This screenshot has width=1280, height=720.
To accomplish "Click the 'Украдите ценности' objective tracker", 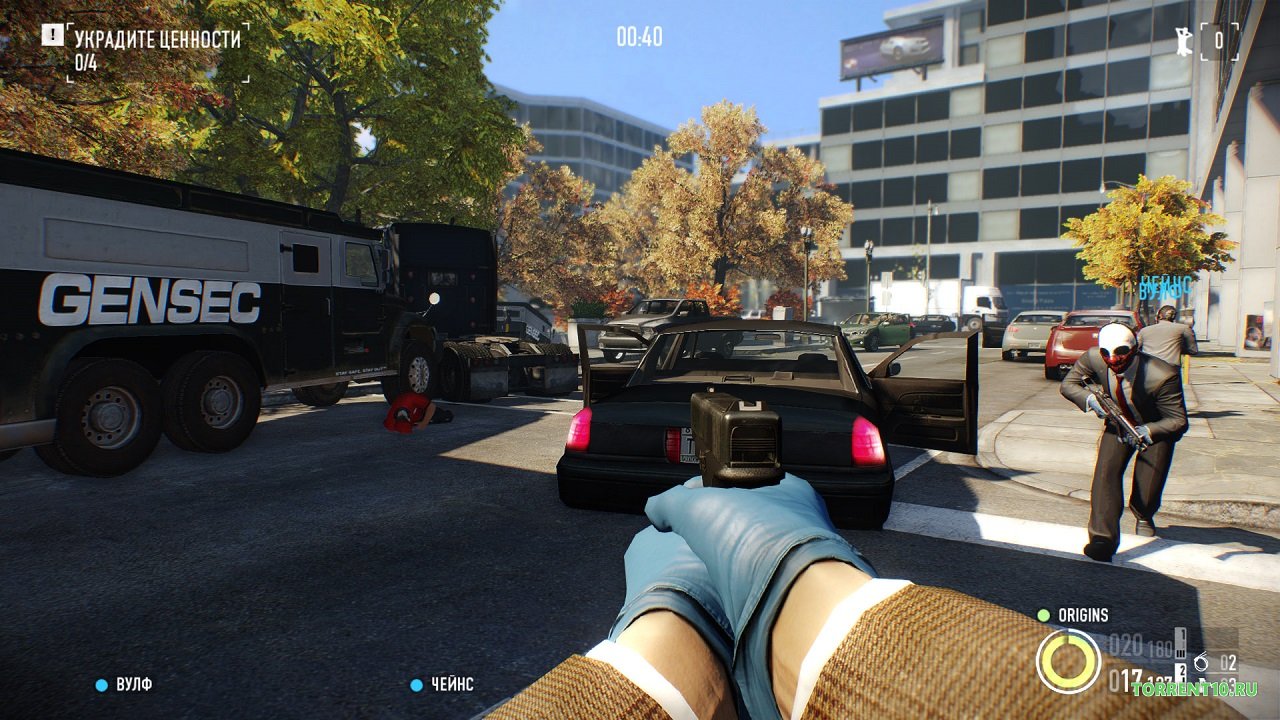I will pyautogui.click(x=157, y=40).
